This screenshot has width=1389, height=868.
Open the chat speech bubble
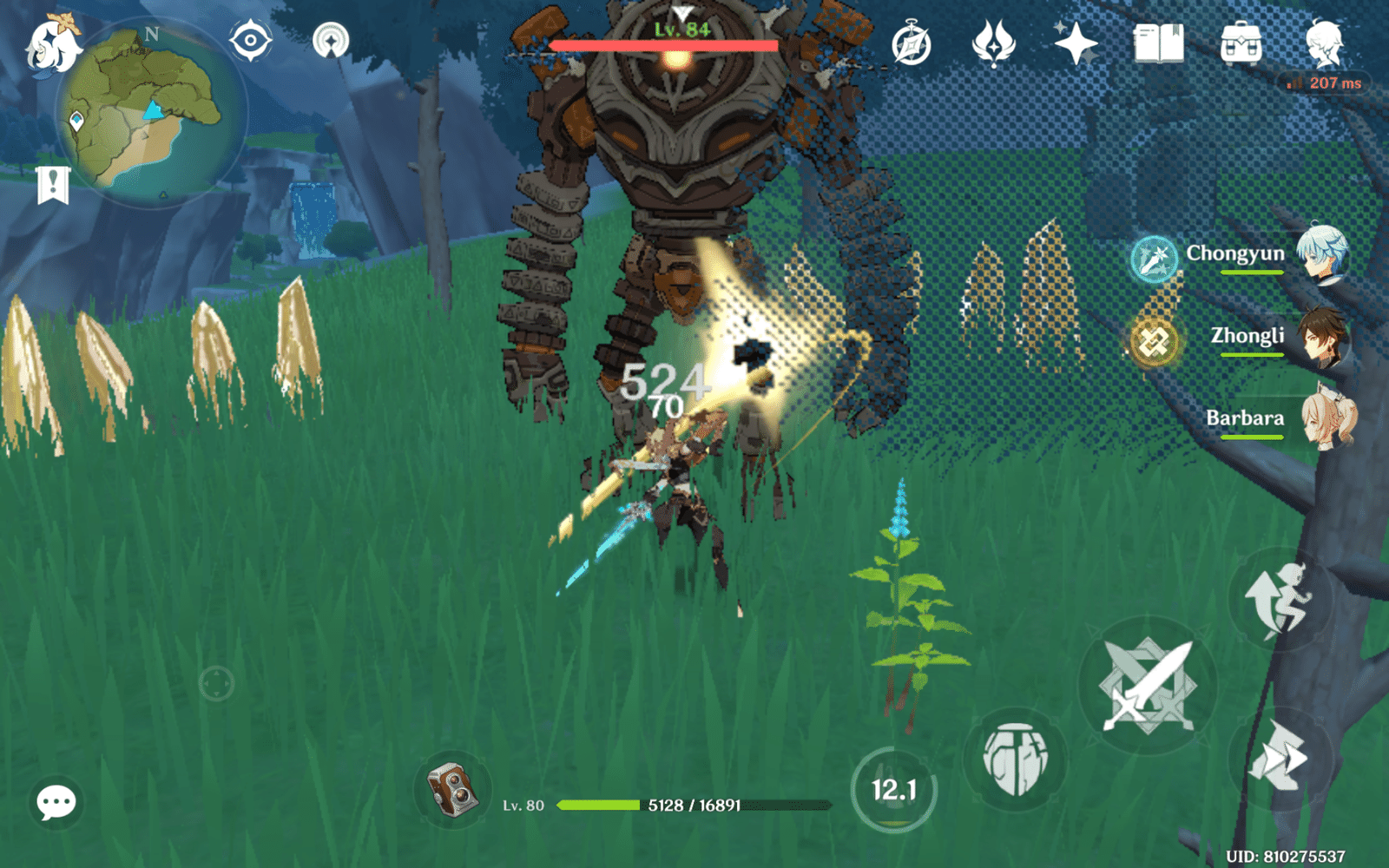(x=54, y=804)
